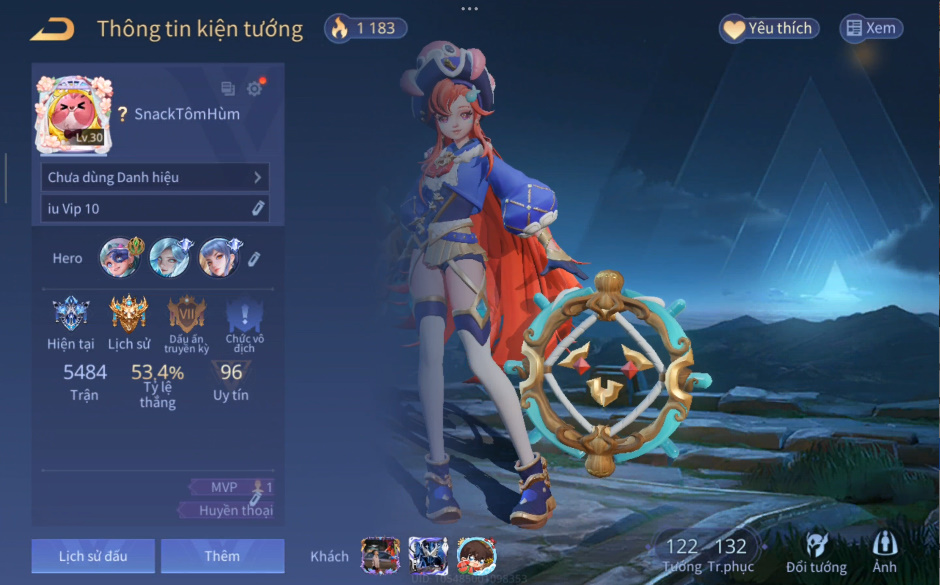Open the Chưa dùng Danh hiệu title selector
This screenshot has height=585, width=940.
click(x=155, y=177)
